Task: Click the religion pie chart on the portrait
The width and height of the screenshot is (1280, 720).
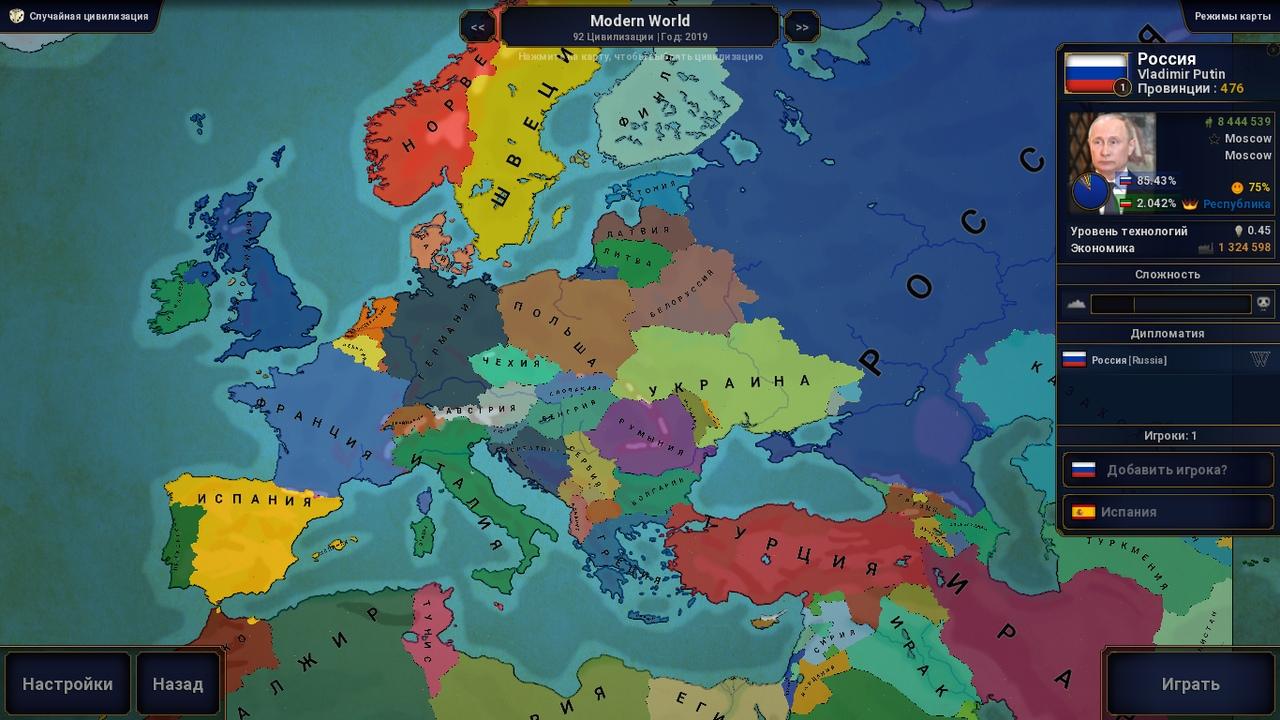Action: point(1090,190)
